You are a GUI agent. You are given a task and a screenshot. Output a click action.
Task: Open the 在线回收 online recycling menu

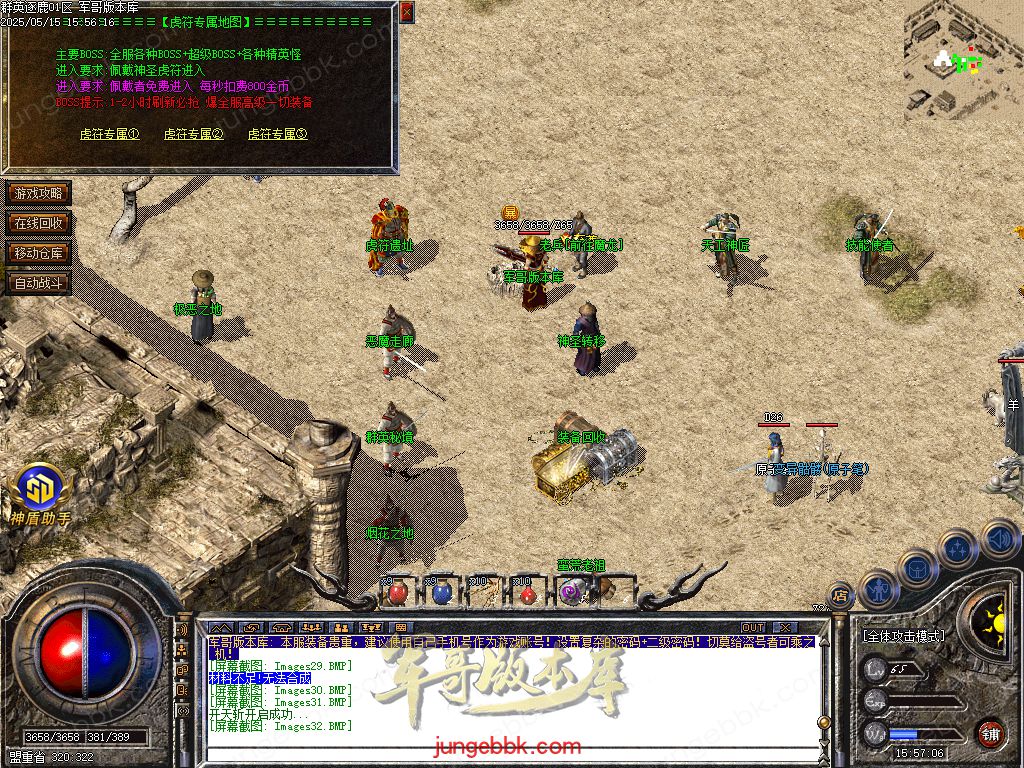[x=38, y=223]
